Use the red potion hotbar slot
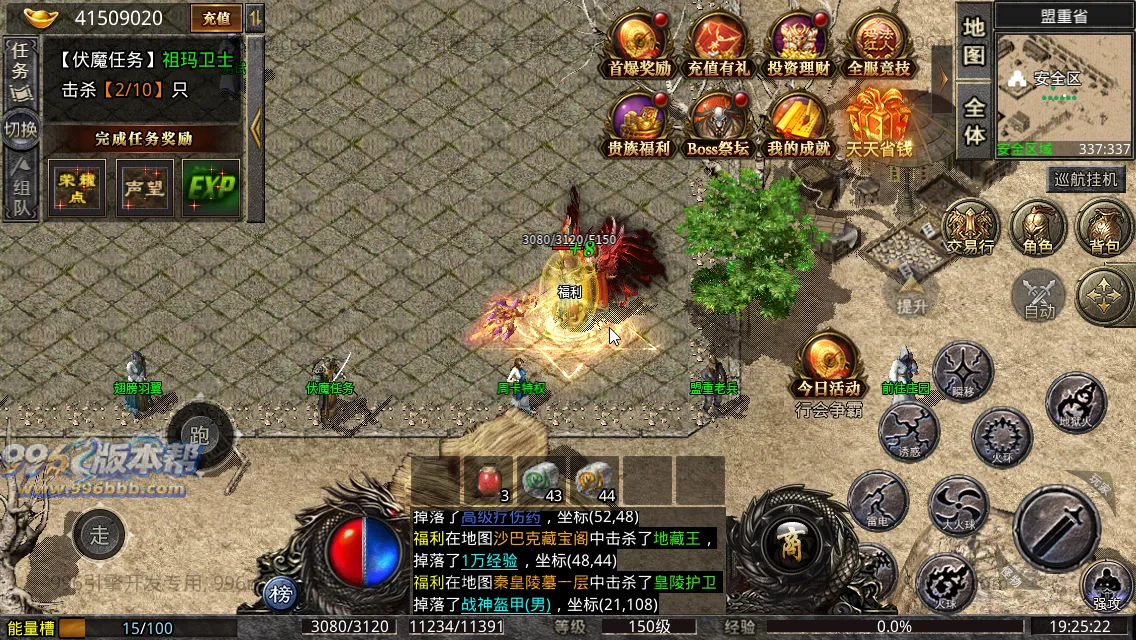This screenshot has height=640, width=1136. click(489, 480)
